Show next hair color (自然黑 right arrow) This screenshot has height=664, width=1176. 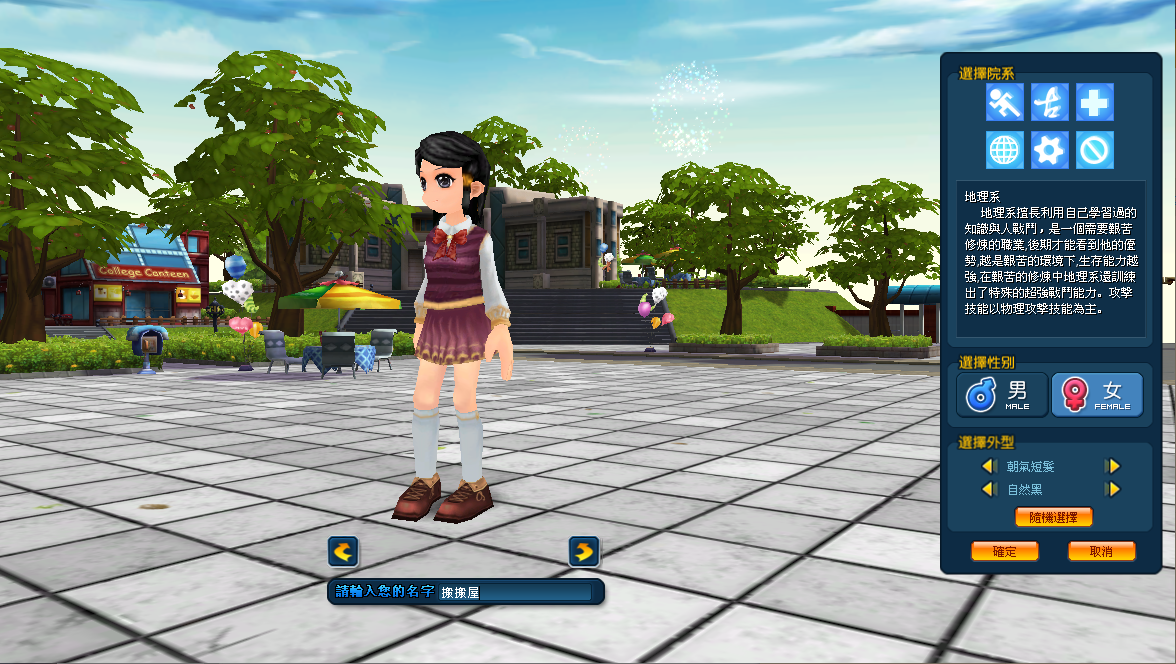pyautogui.click(x=1111, y=489)
